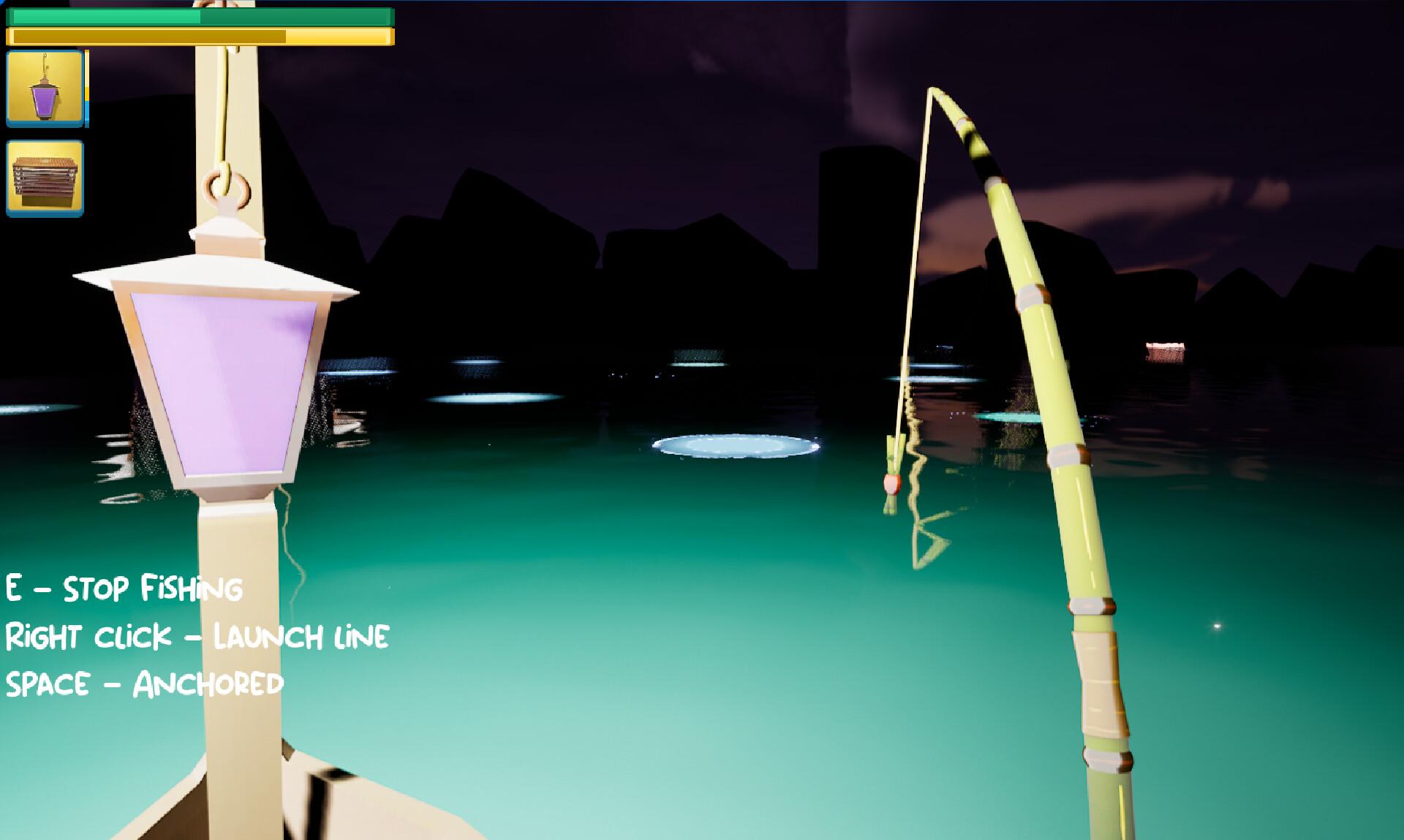Expand the fish trap inventory slot frame
The height and width of the screenshot is (840, 1404).
coord(45,175)
